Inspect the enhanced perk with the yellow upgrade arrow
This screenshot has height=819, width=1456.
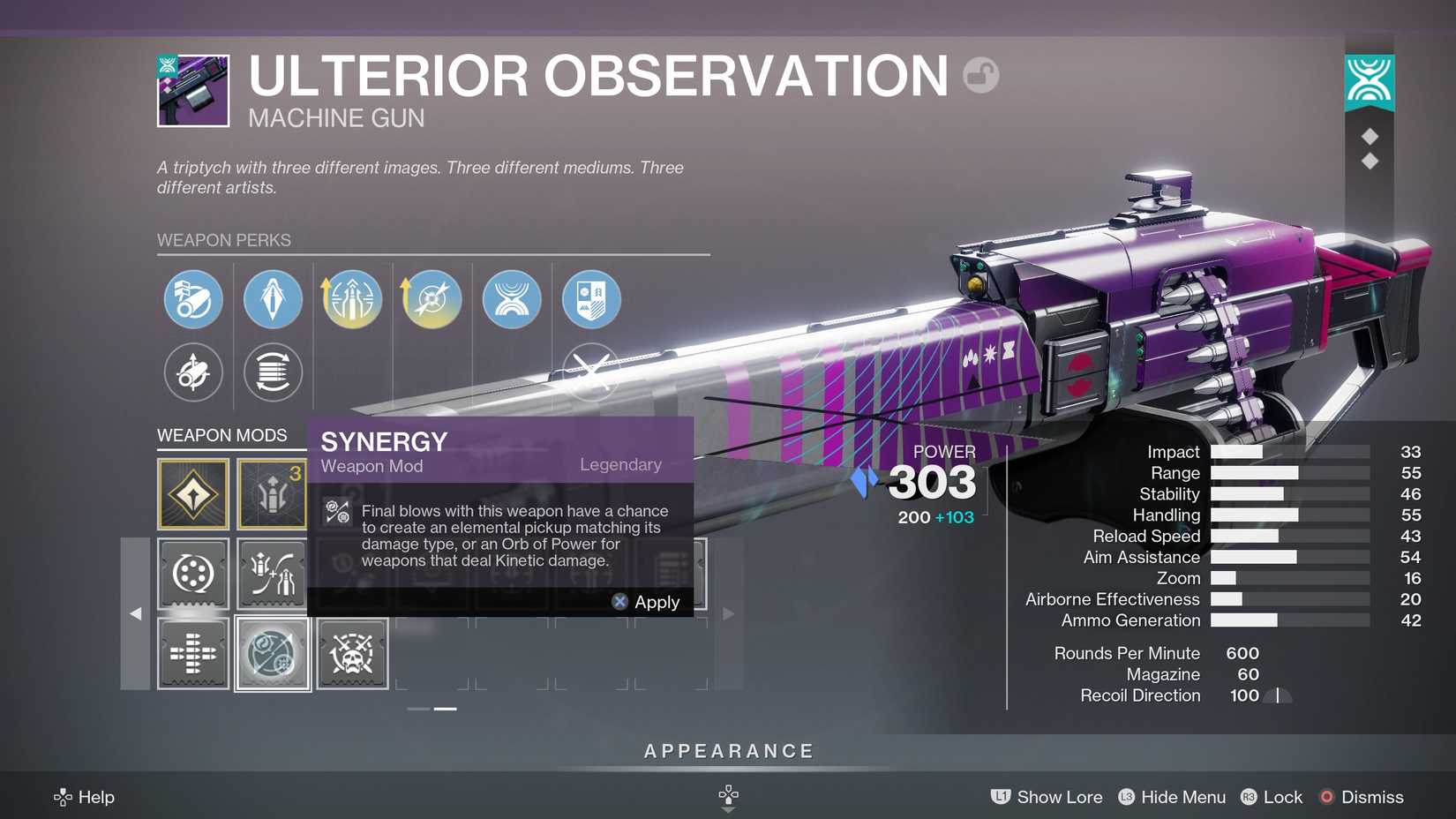[x=351, y=298]
